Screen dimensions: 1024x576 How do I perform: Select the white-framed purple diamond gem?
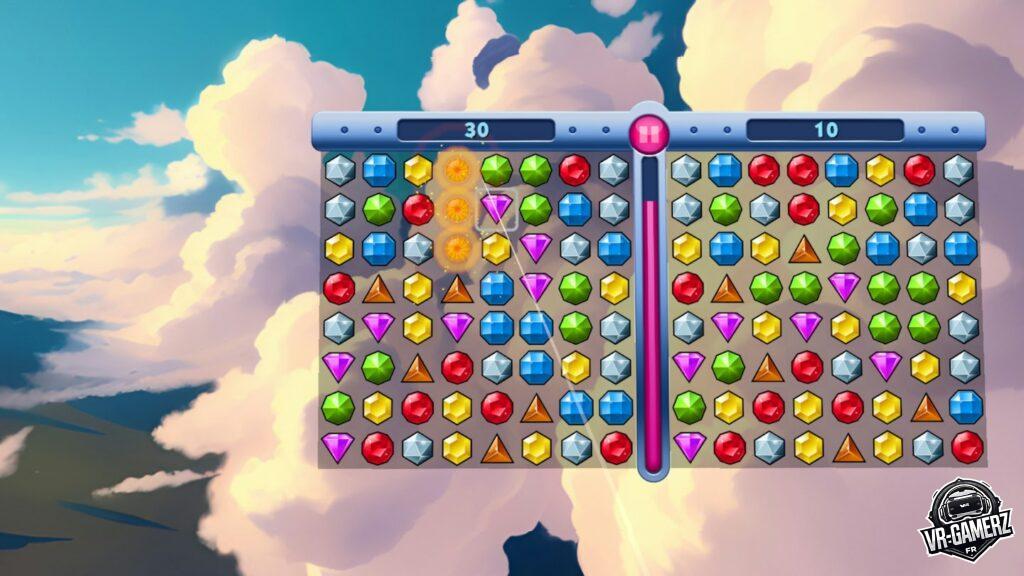(x=497, y=208)
